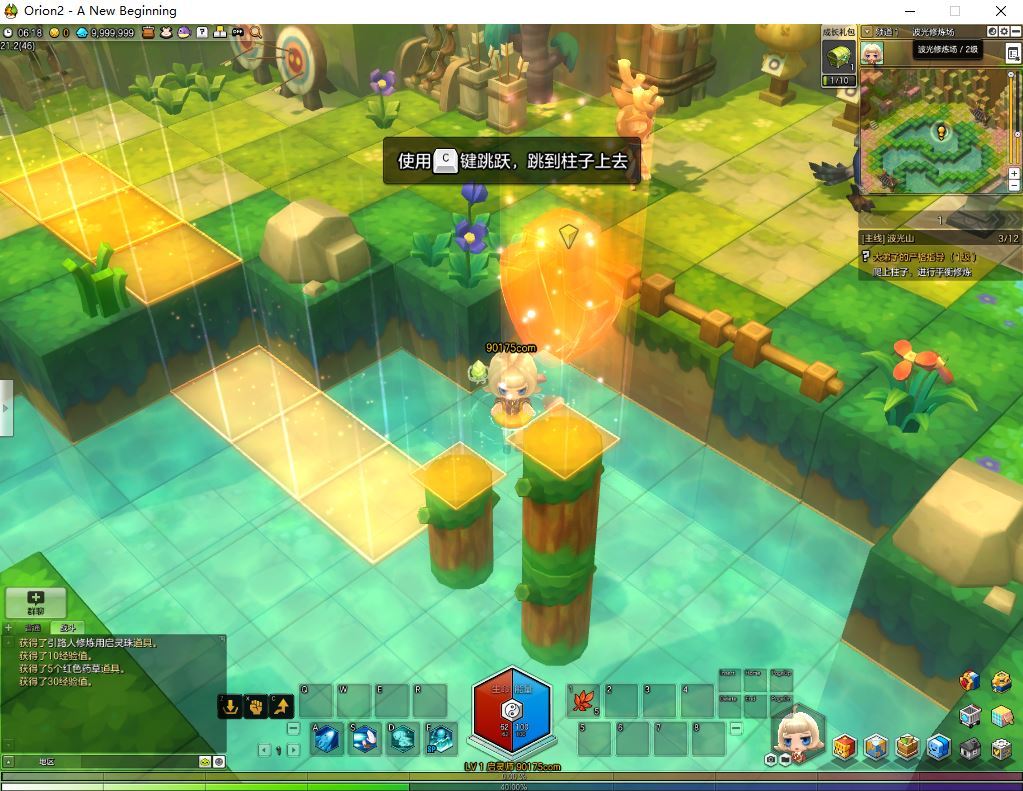Zoom in the minimap with plus button
This screenshot has height=791, width=1023.
tap(1014, 173)
